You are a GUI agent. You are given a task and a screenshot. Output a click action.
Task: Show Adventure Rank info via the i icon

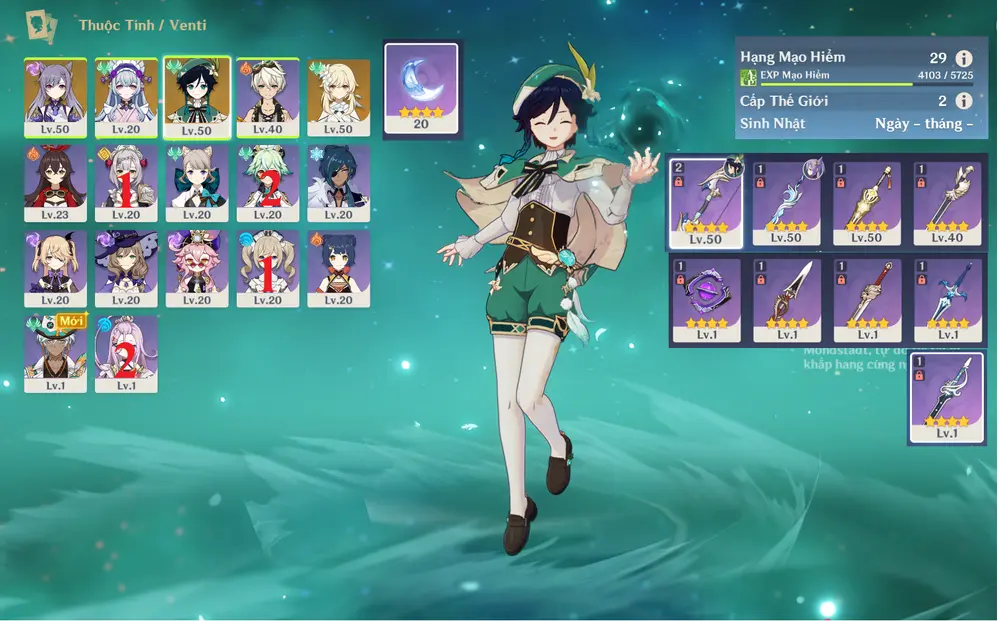964,59
